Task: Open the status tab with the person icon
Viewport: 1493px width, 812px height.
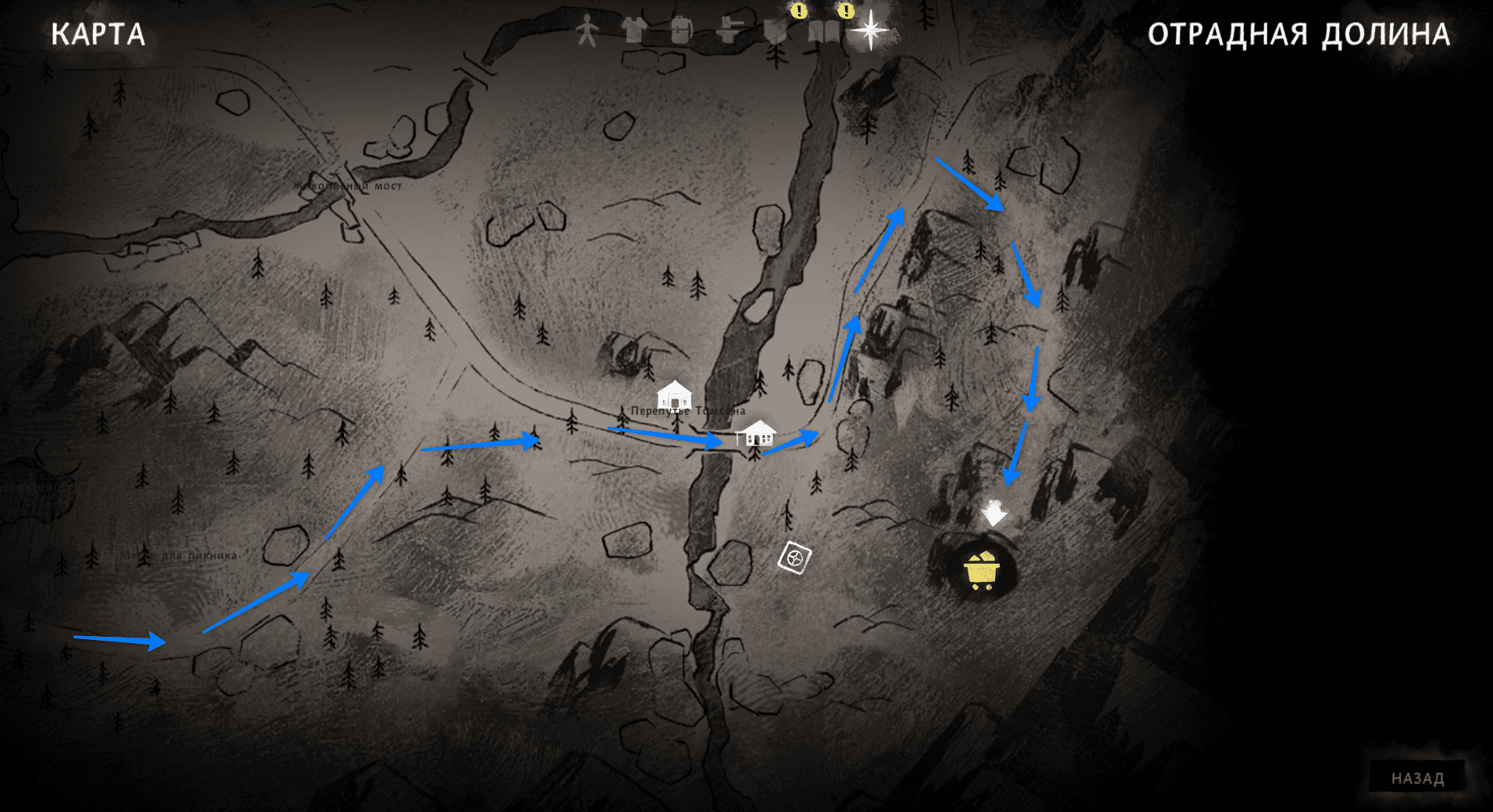Action: 587,31
